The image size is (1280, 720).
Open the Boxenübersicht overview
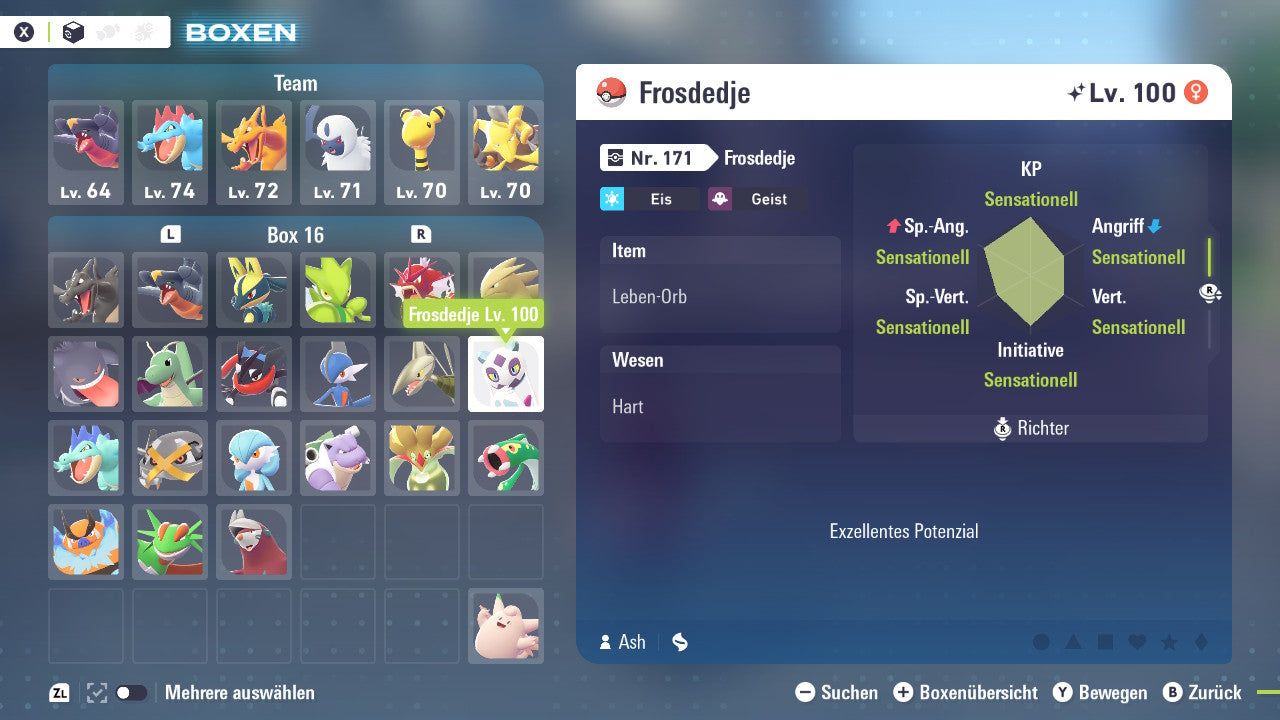click(966, 692)
